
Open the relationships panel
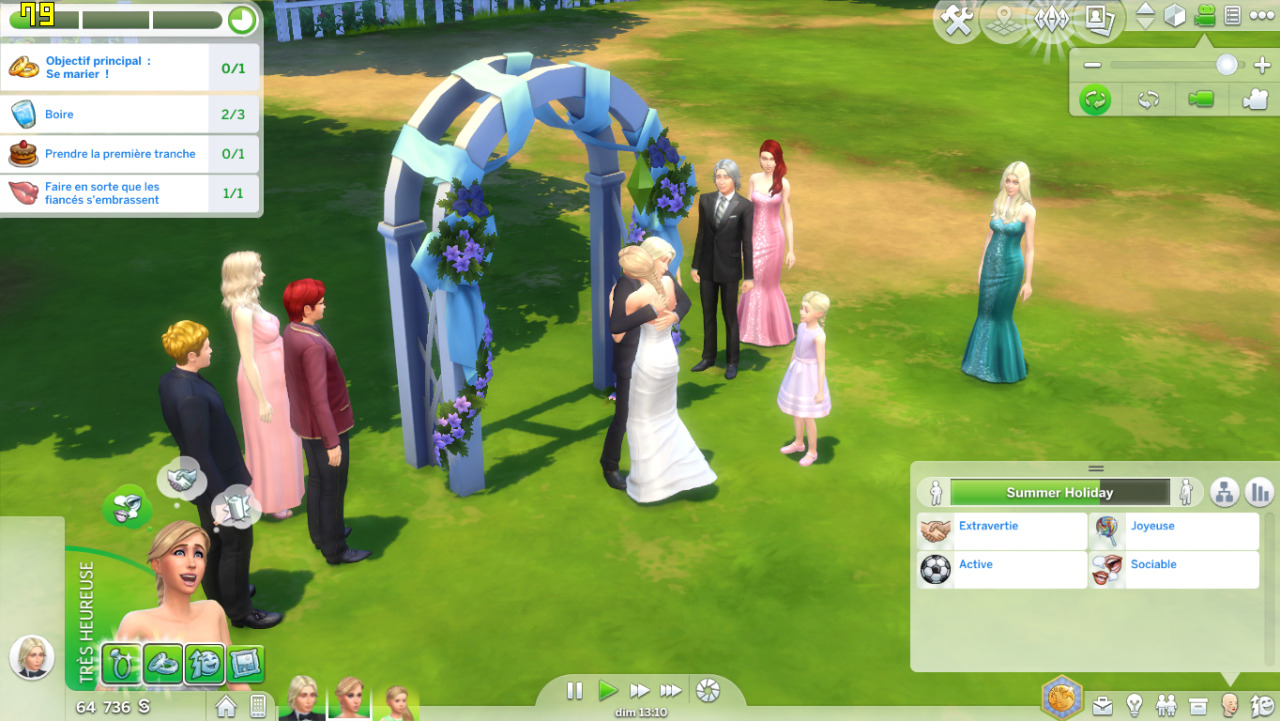(x=1166, y=706)
